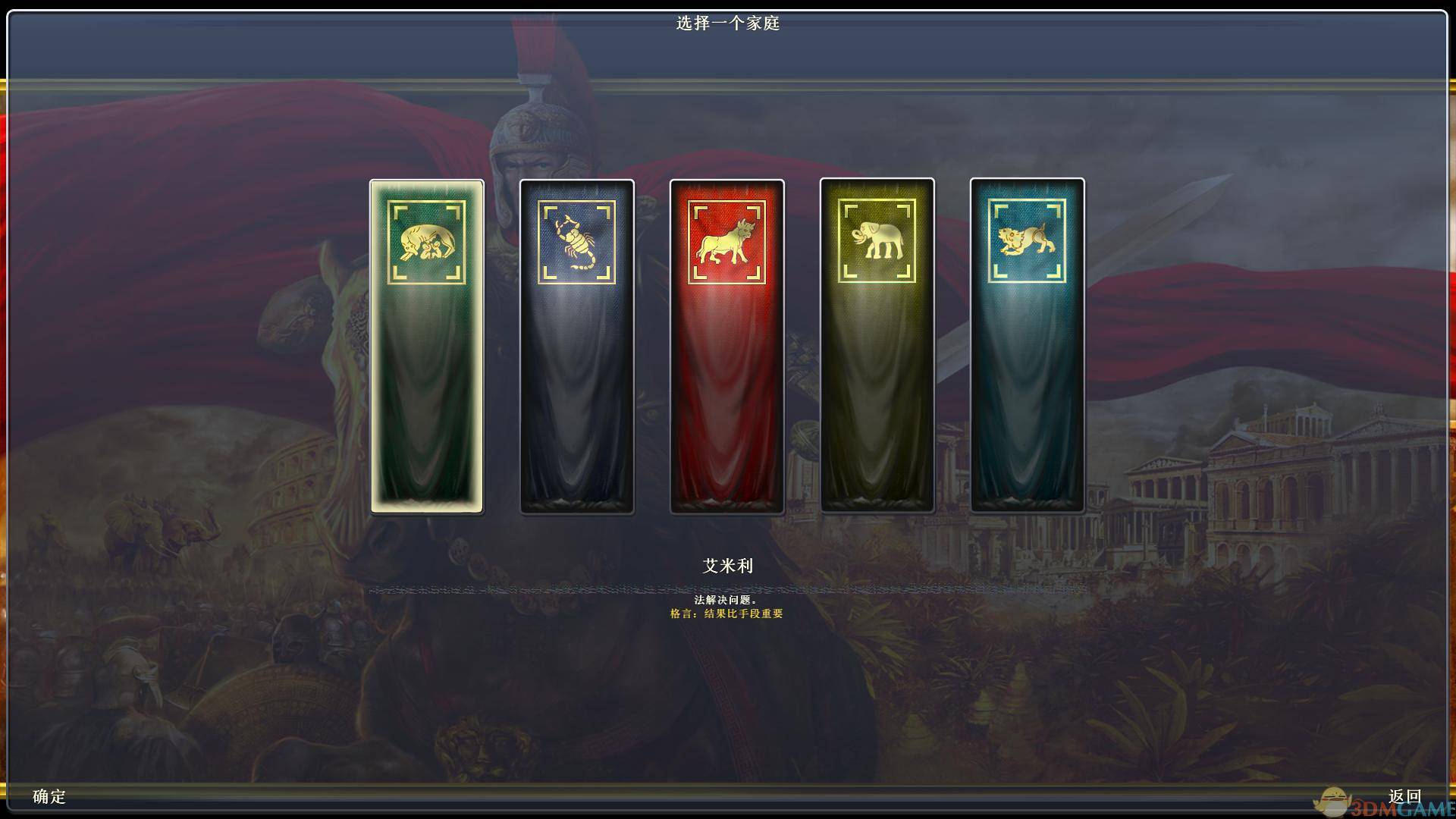Click the lion emblem on the teal banner
The width and height of the screenshot is (1456, 819).
click(x=1026, y=239)
